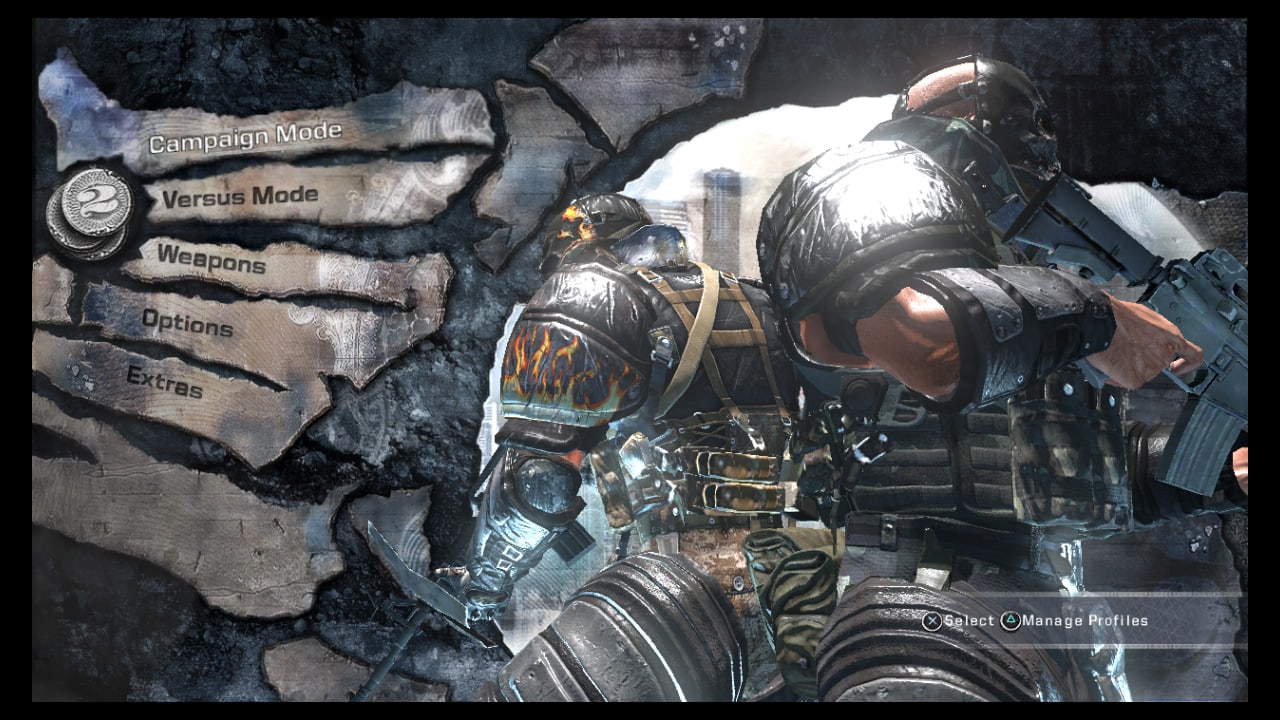Click the circled X button icon near Select
1280x720 pixels.
[x=933, y=619]
